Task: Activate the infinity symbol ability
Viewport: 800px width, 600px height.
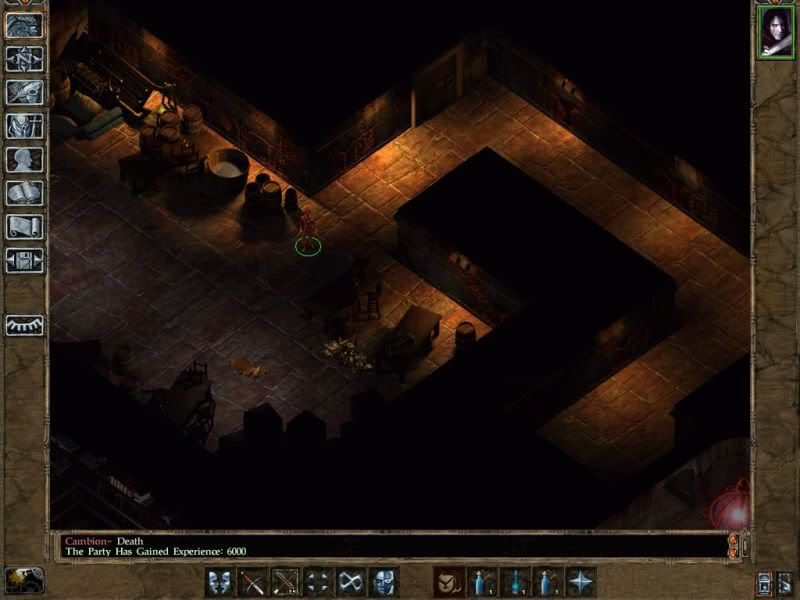Action: click(349, 581)
